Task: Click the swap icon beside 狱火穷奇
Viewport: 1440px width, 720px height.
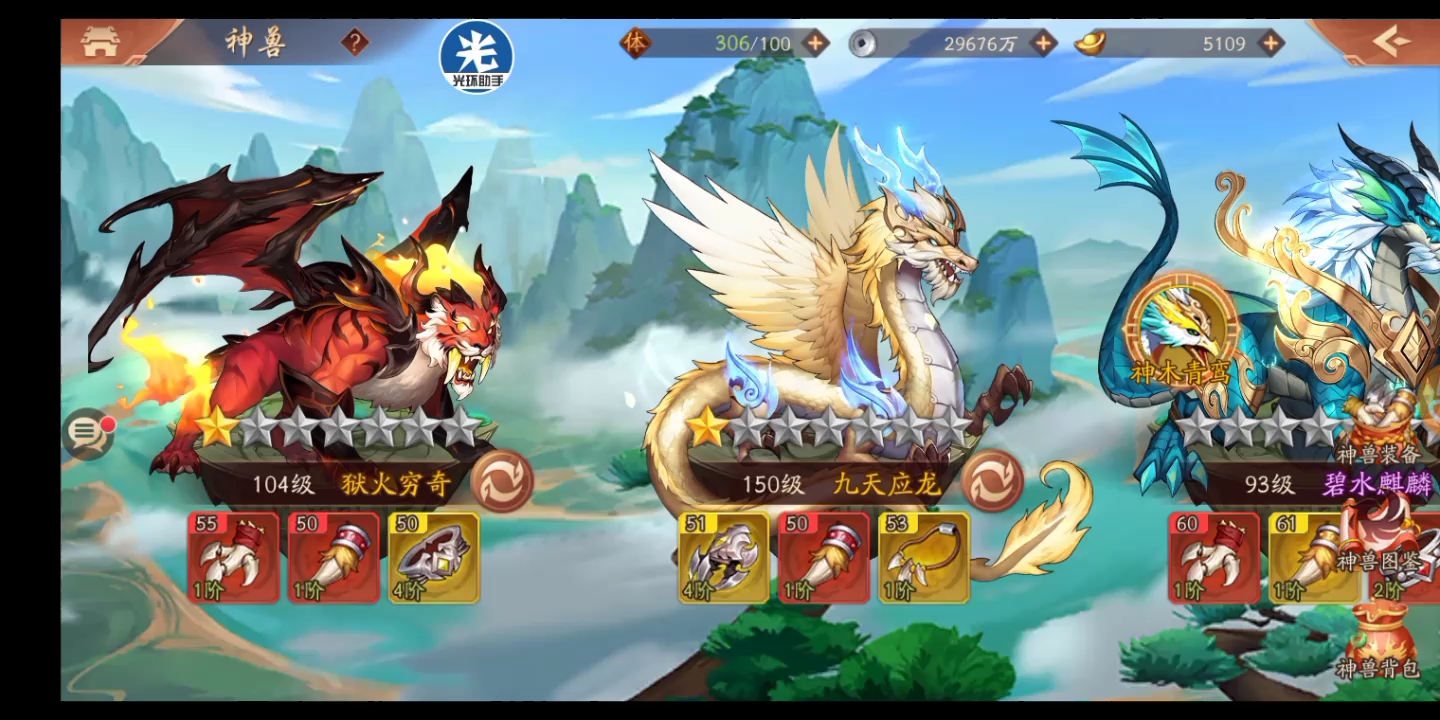Action: tap(505, 481)
